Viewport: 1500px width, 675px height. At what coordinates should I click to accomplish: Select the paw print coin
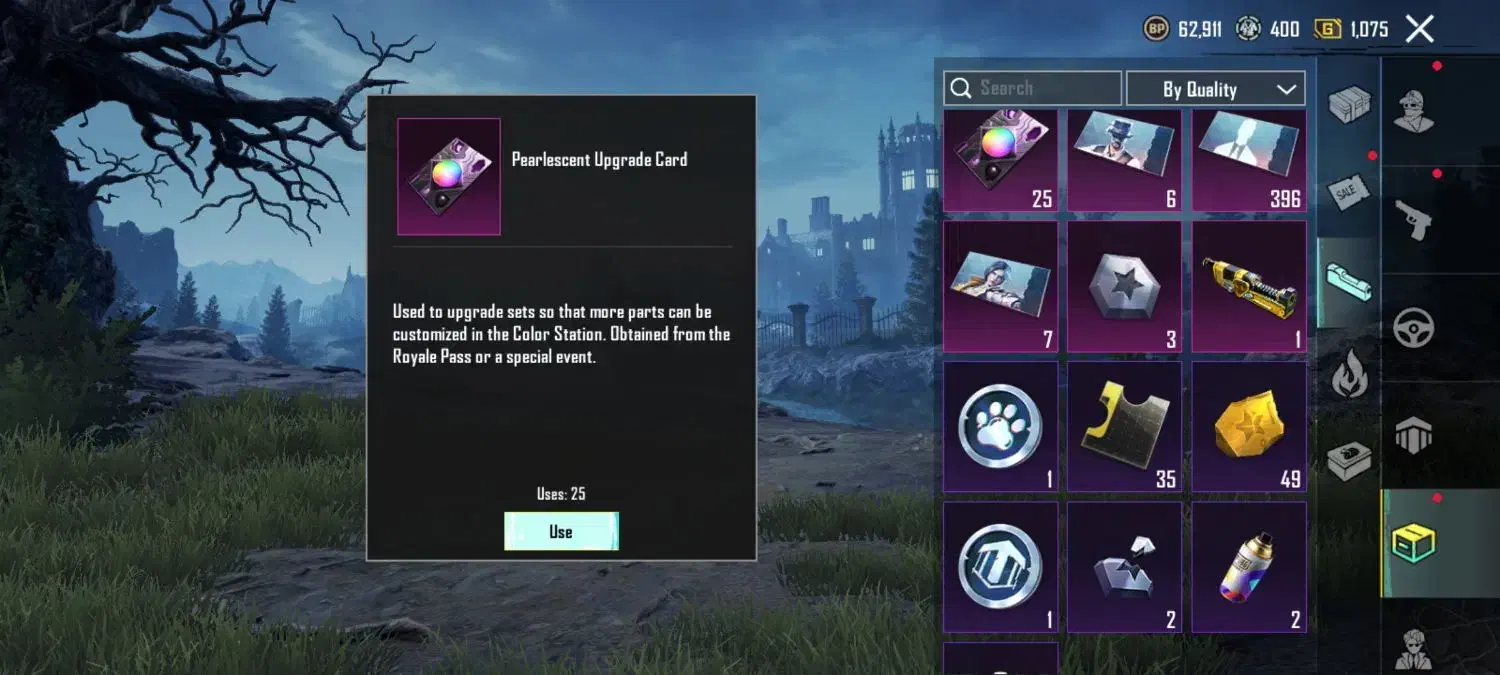pos(1000,427)
